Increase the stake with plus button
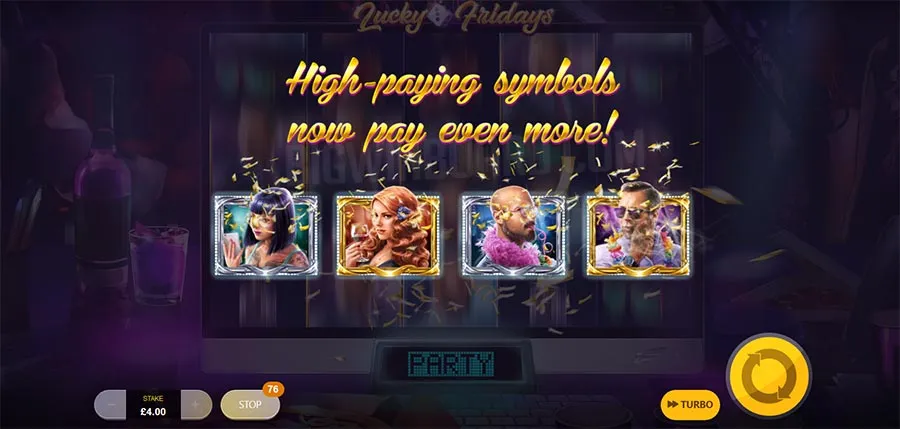 tap(197, 404)
